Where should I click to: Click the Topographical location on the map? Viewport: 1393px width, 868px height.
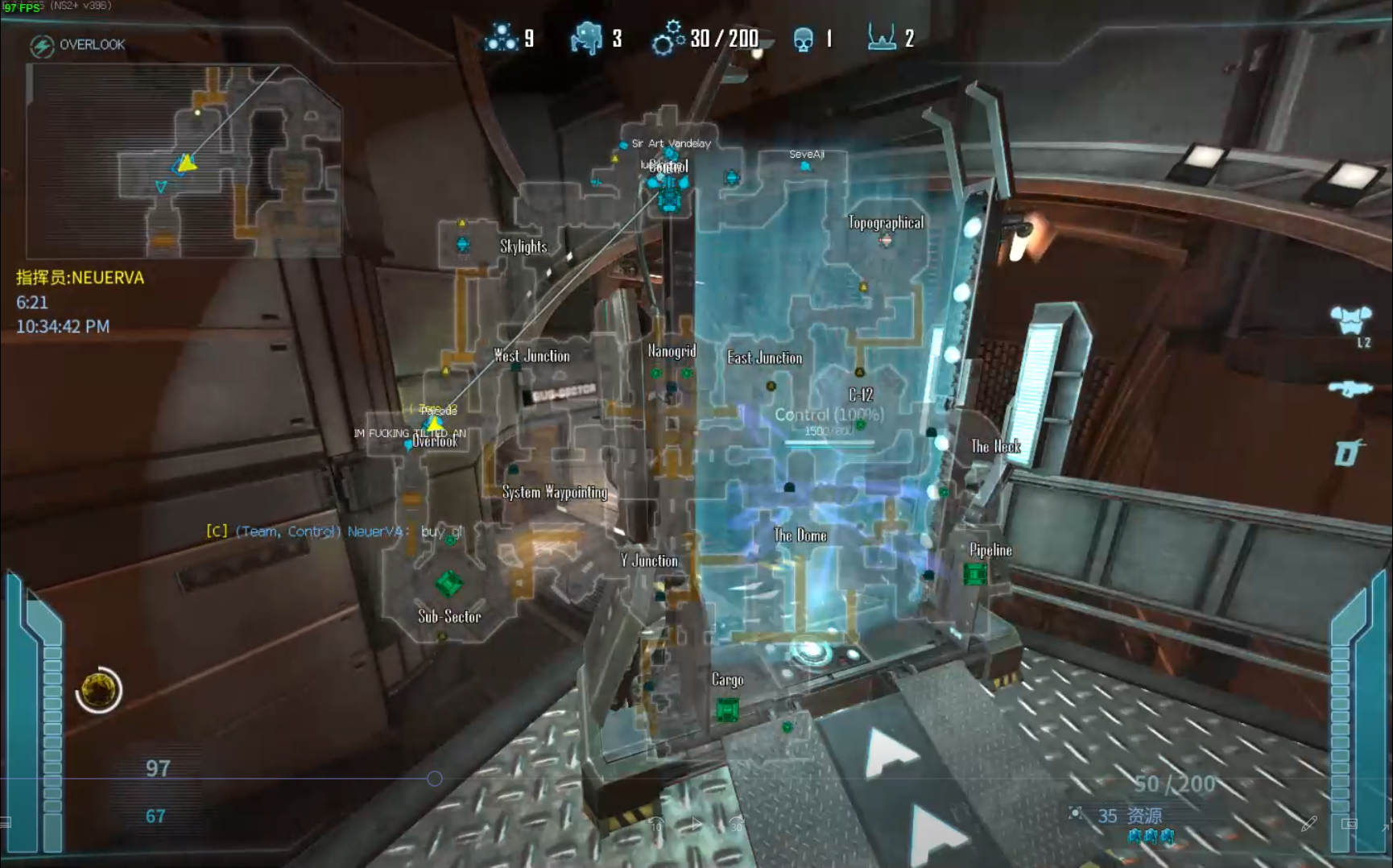[885, 223]
